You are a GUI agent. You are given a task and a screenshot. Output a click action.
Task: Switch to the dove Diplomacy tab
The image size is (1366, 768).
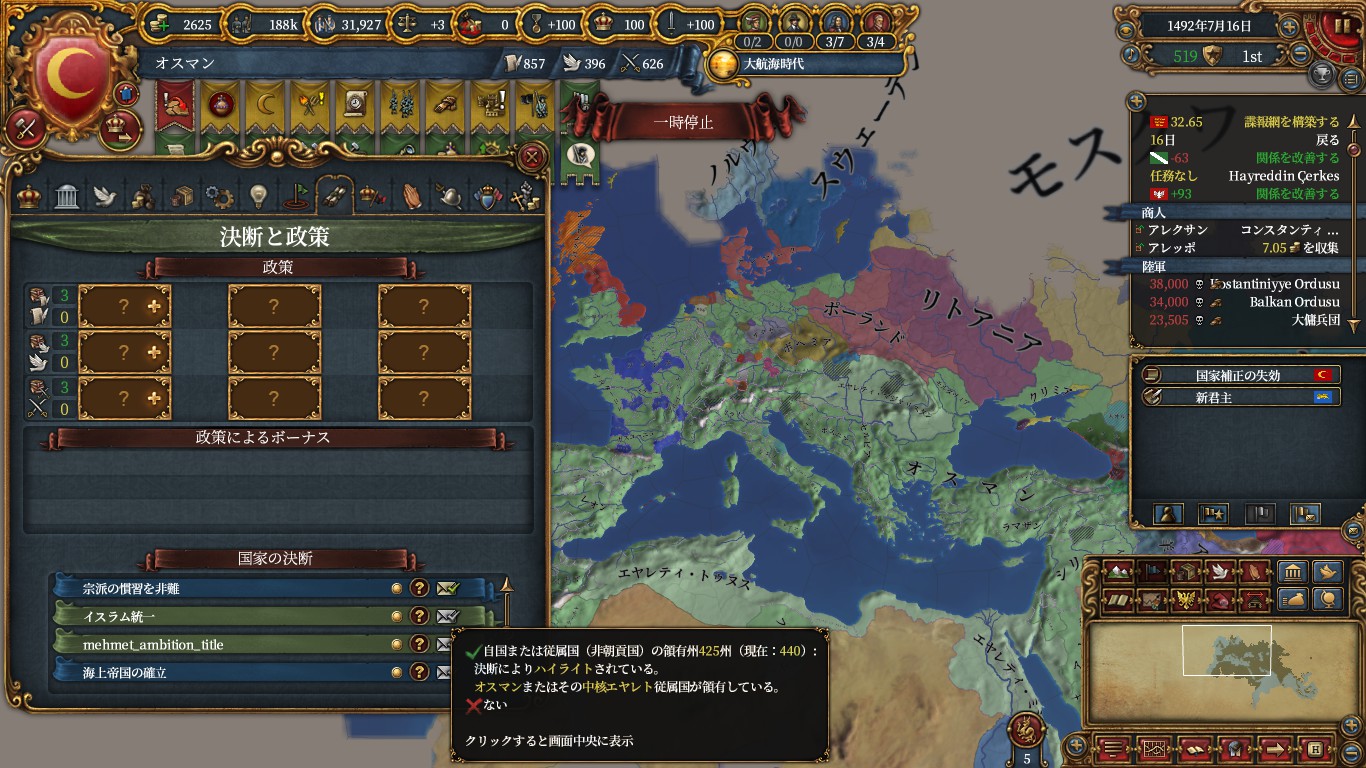105,195
